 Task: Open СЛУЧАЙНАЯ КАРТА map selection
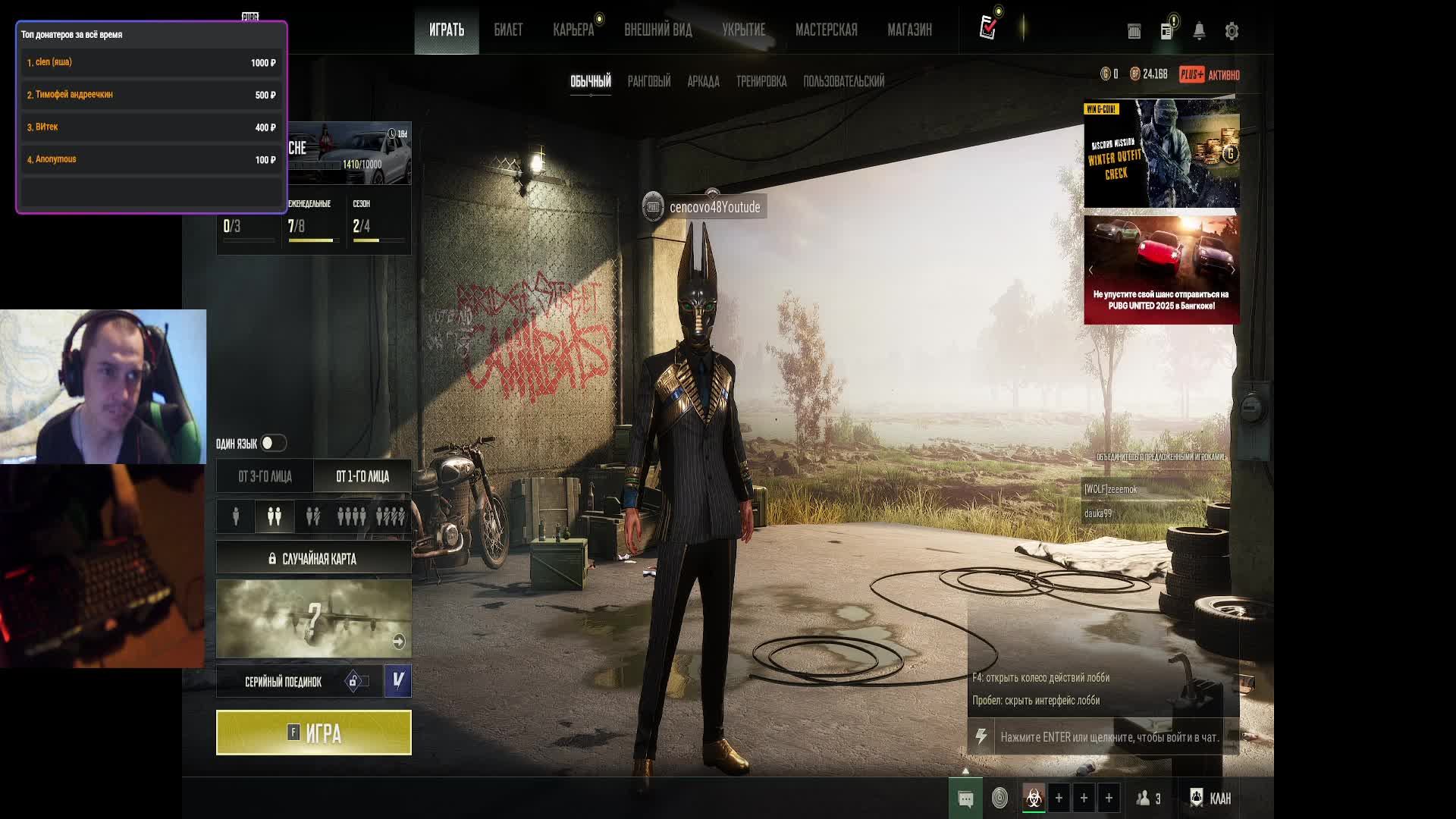[313, 559]
